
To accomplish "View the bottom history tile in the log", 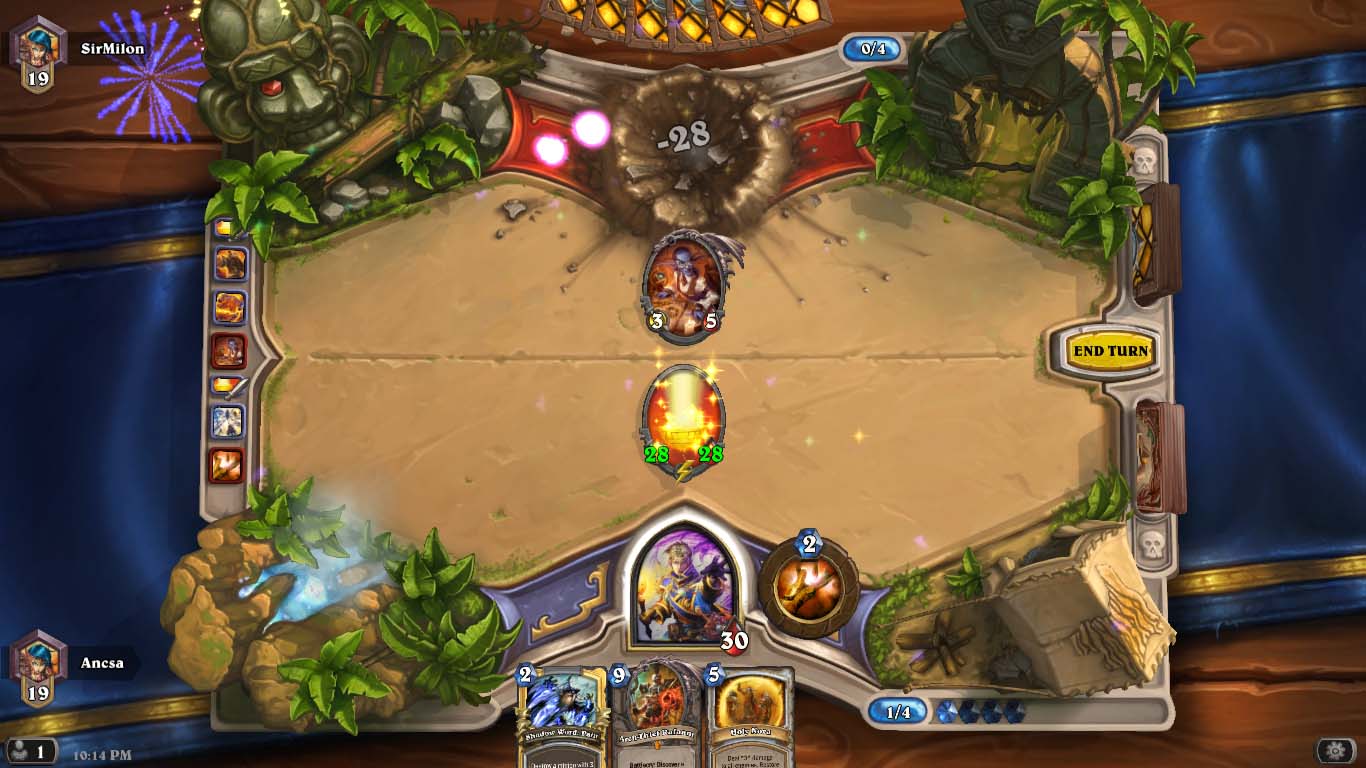I will coord(227,465).
